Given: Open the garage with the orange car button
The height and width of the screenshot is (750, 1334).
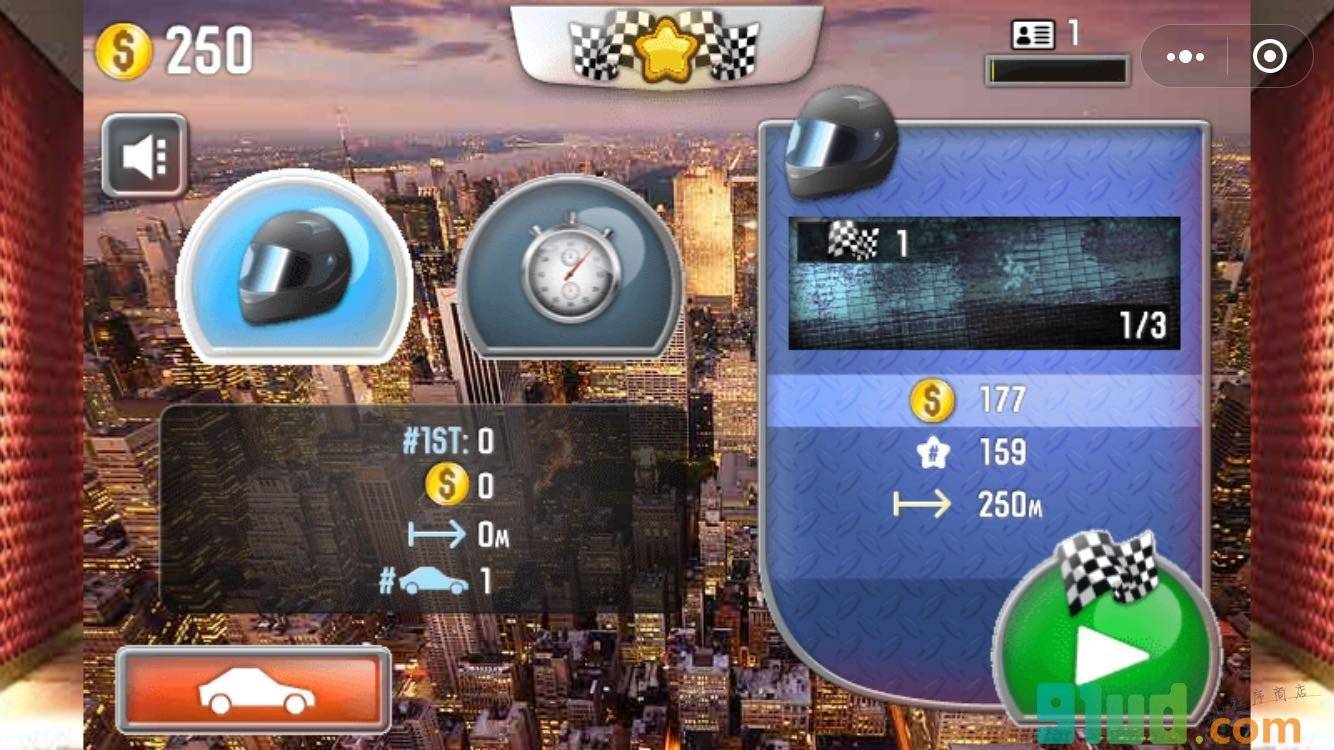Looking at the screenshot, I should pyautogui.click(x=254, y=690).
